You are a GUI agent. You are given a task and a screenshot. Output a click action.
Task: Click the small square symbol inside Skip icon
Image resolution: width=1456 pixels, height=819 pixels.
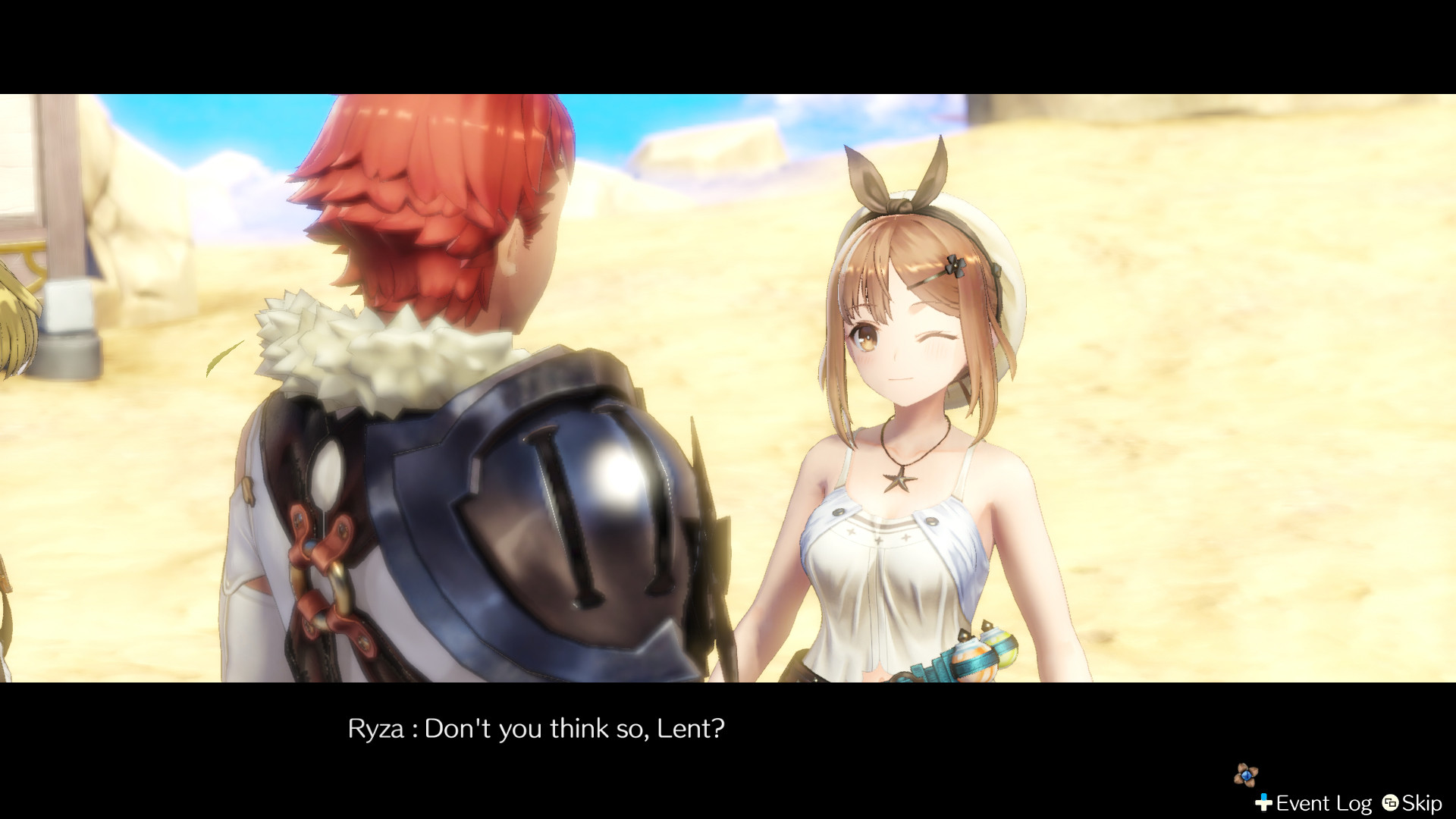[1391, 802]
